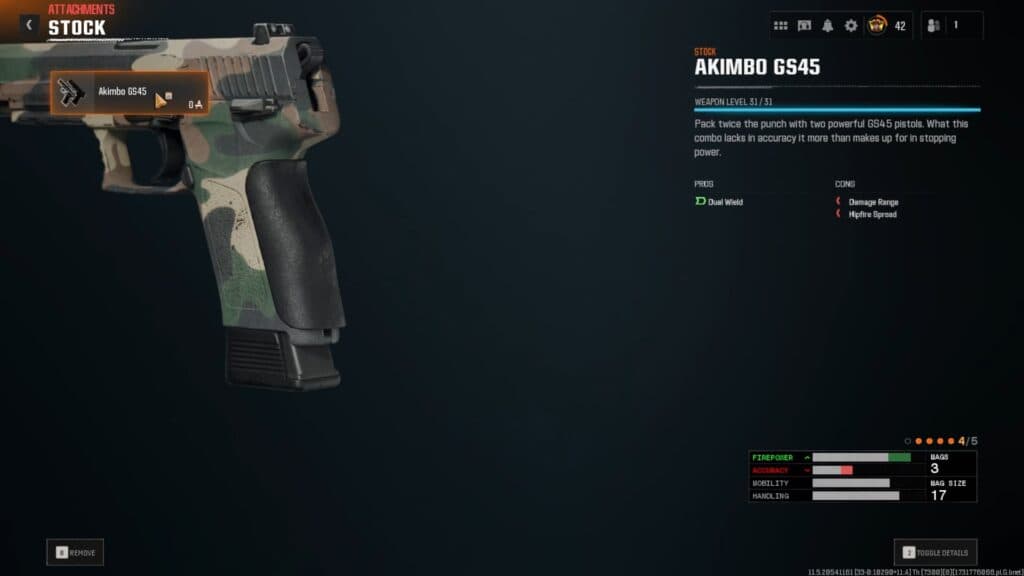The image size is (1024, 576).
Task: Open the party members icon
Action: coord(934,25)
